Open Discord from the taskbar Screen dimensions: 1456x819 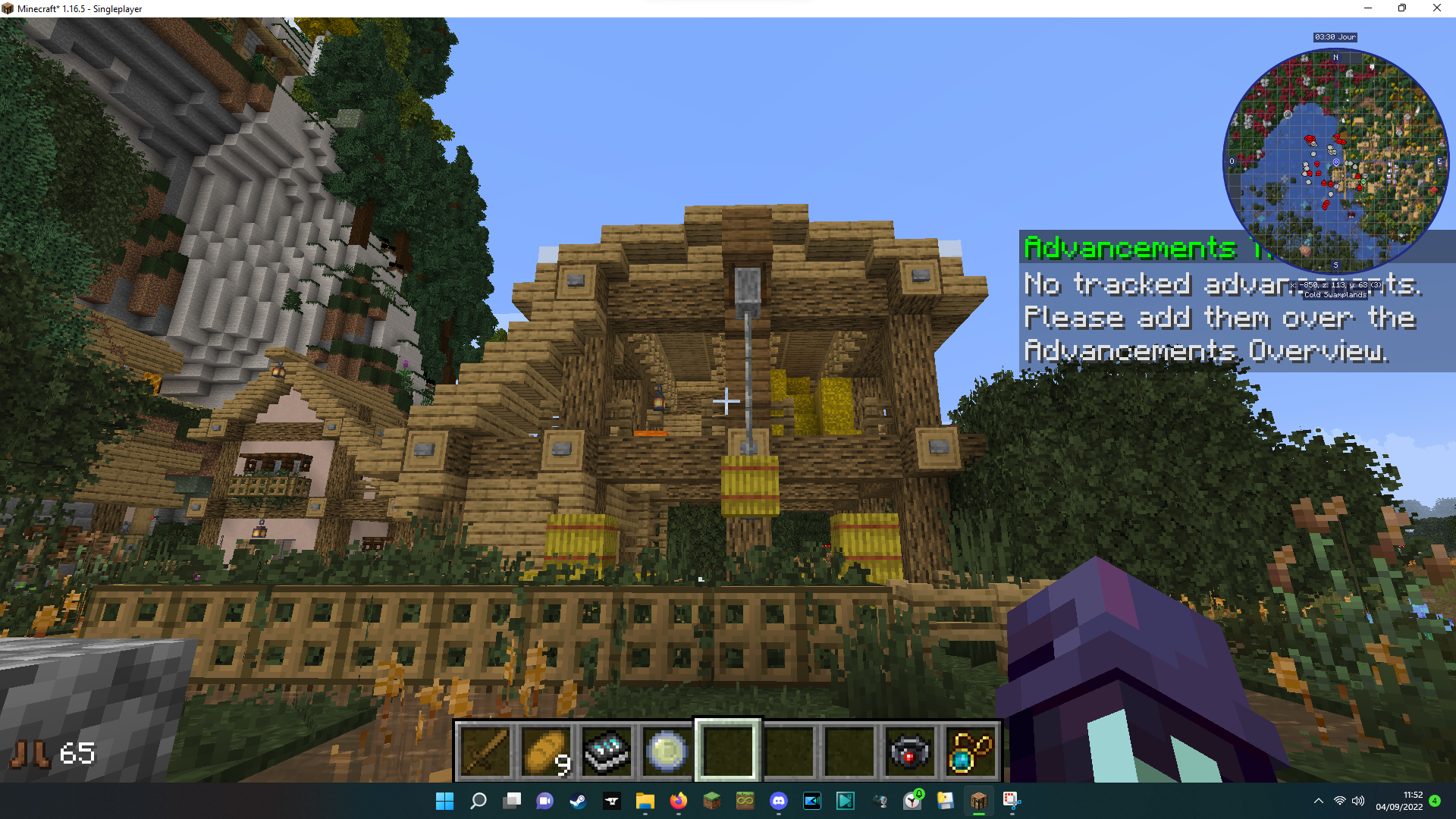pyautogui.click(x=779, y=801)
